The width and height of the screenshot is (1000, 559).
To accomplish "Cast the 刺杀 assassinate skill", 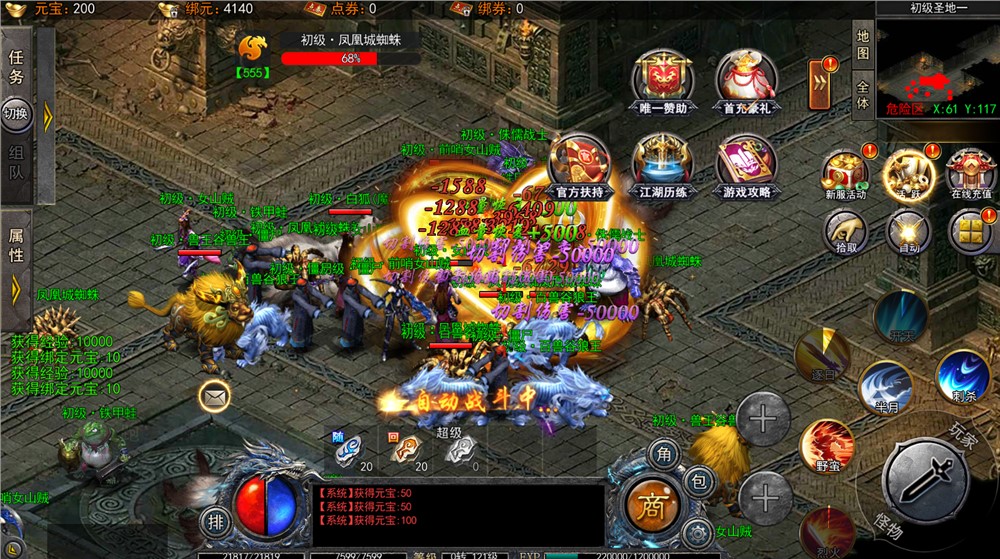I will 962,373.
